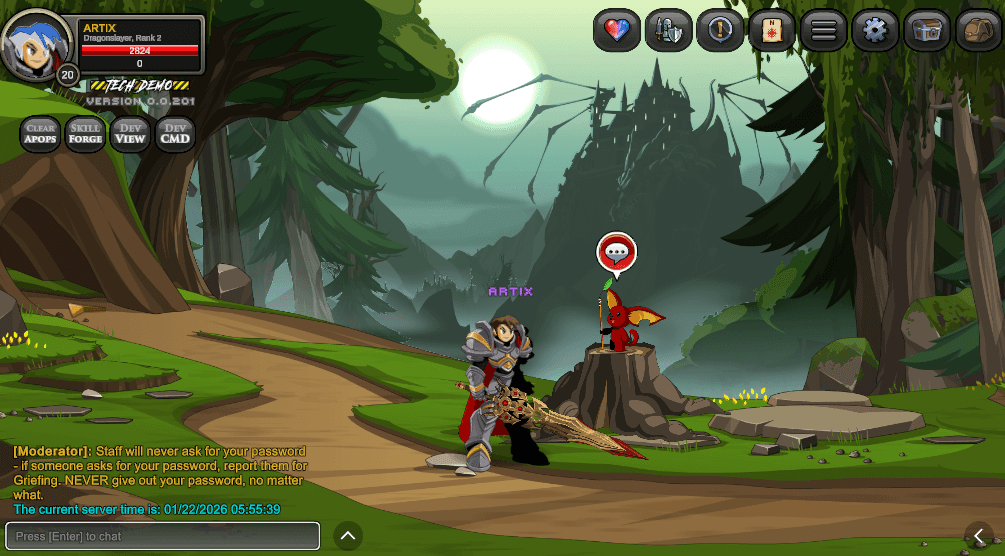The width and height of the screenshot is (1005, 556).
Task: Open the Dev CMD console
Action: tap(175, 134)
